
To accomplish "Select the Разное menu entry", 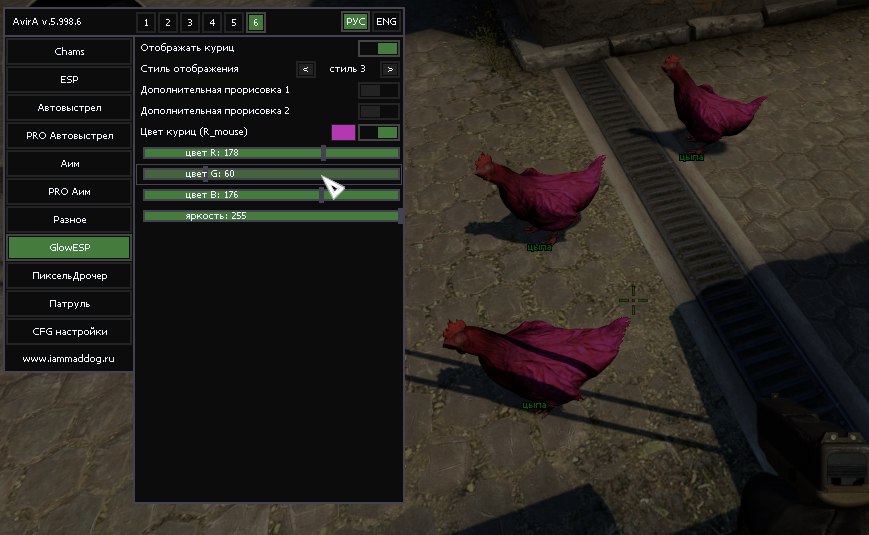I will coord(69,219).
